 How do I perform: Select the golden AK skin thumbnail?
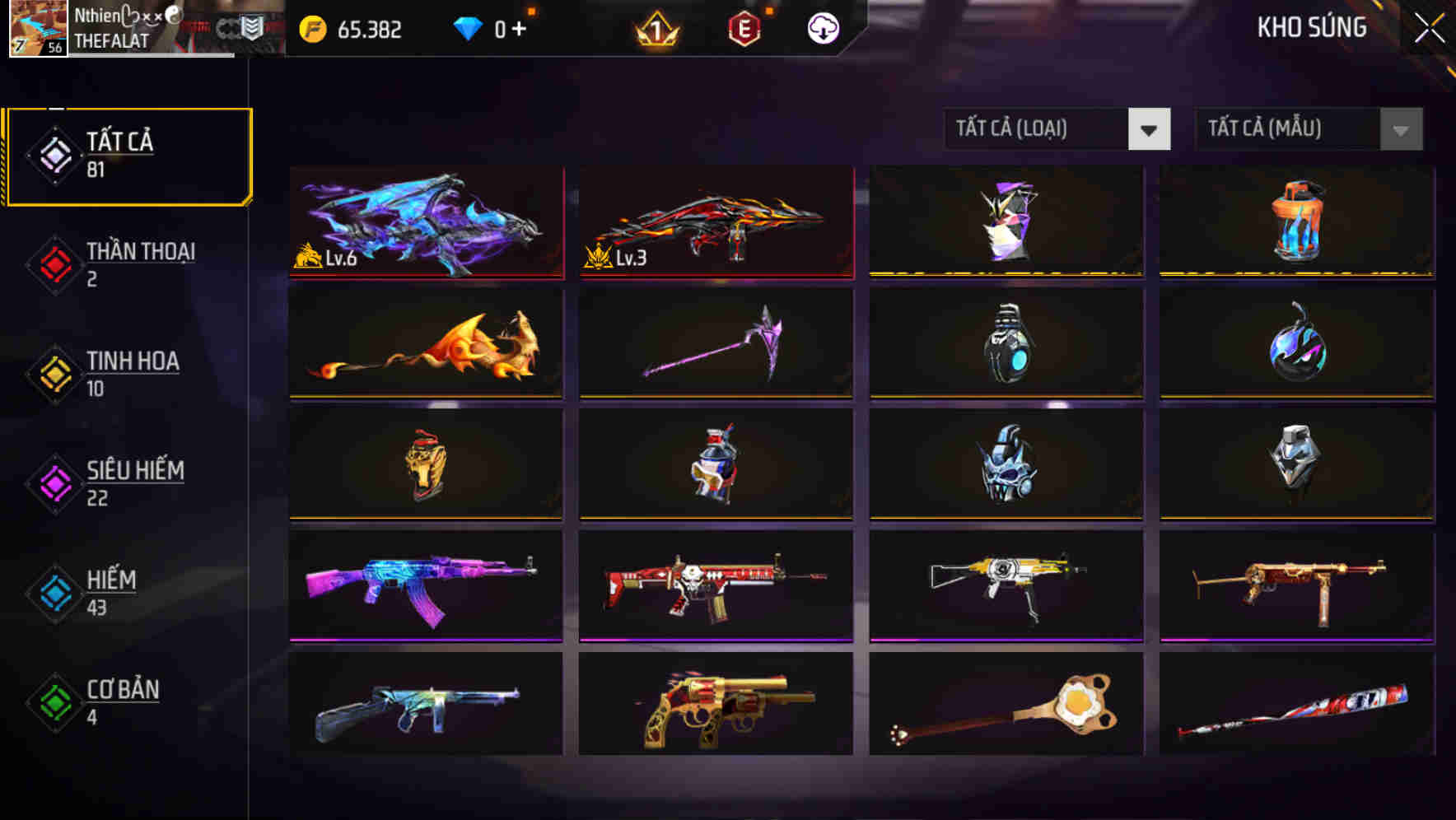[x=1006, y=585]
